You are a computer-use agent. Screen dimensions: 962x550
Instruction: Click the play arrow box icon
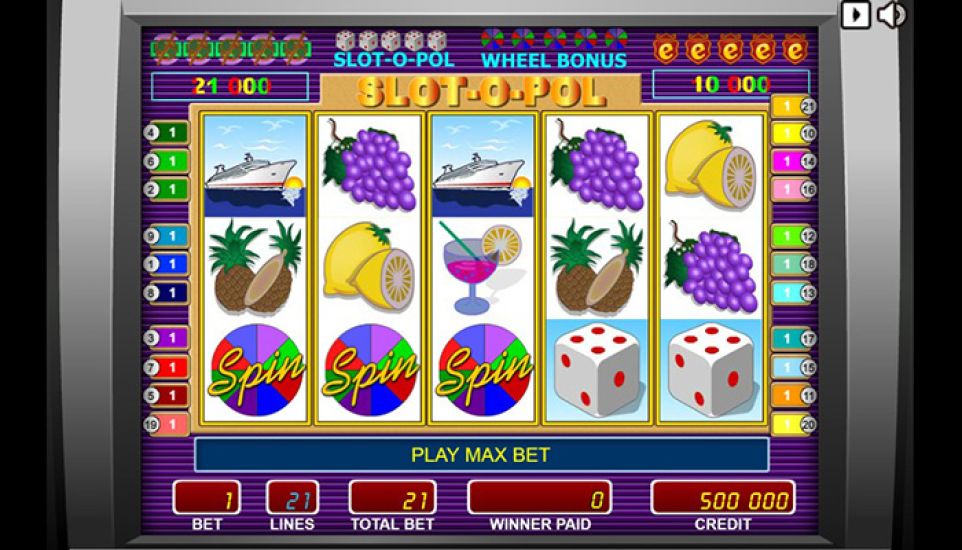[855, 15]
